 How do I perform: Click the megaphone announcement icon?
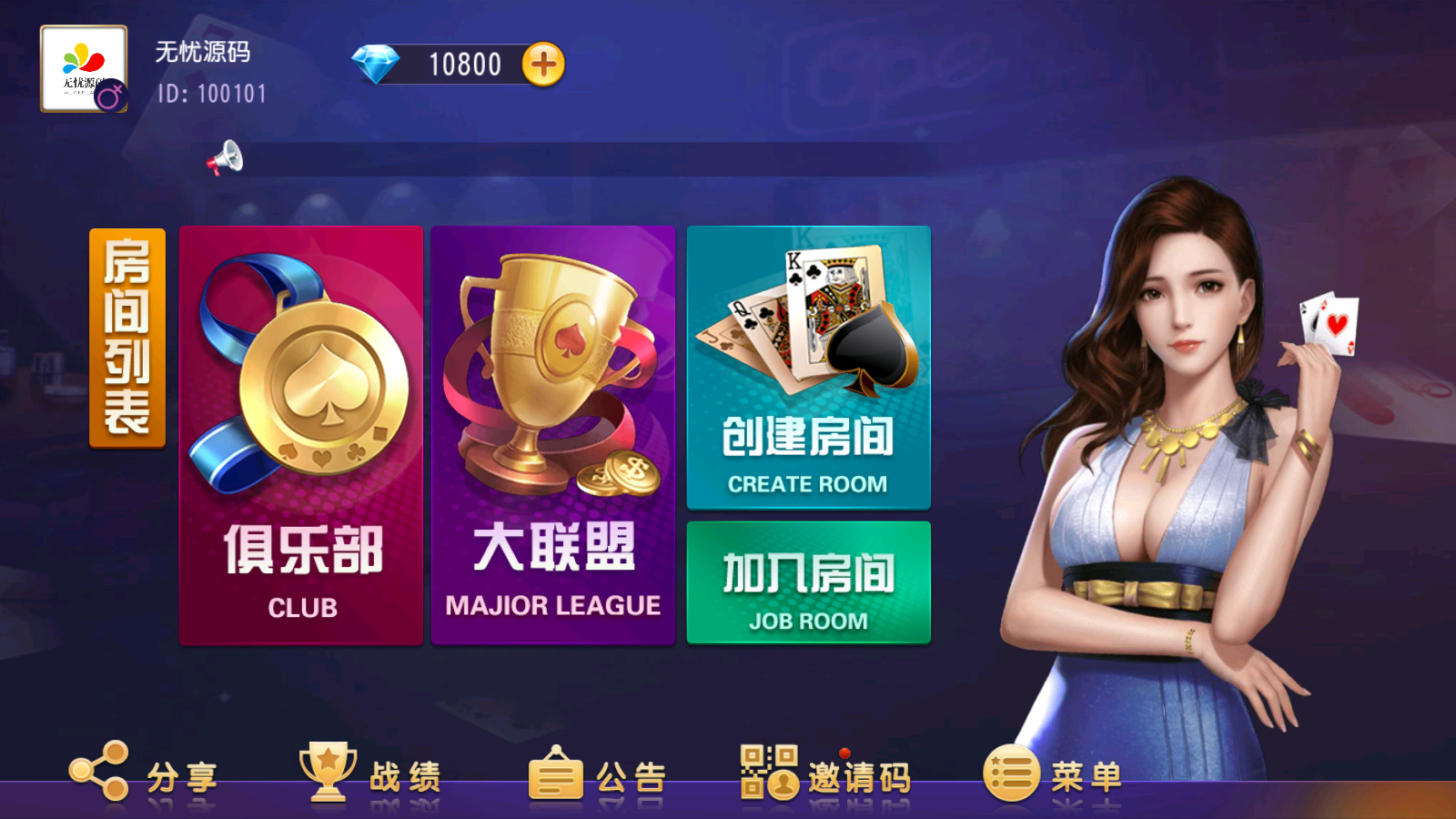click(x=227, y=157)
